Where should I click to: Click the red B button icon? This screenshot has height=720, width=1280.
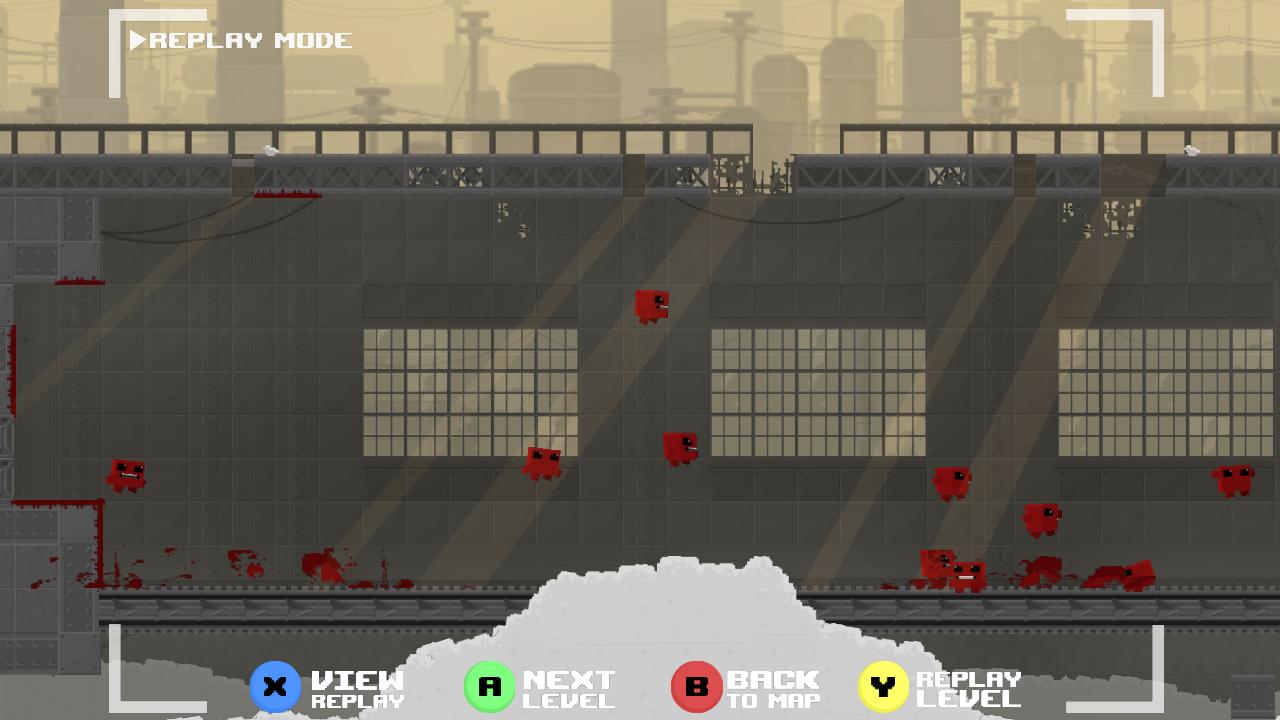[697, 686]
